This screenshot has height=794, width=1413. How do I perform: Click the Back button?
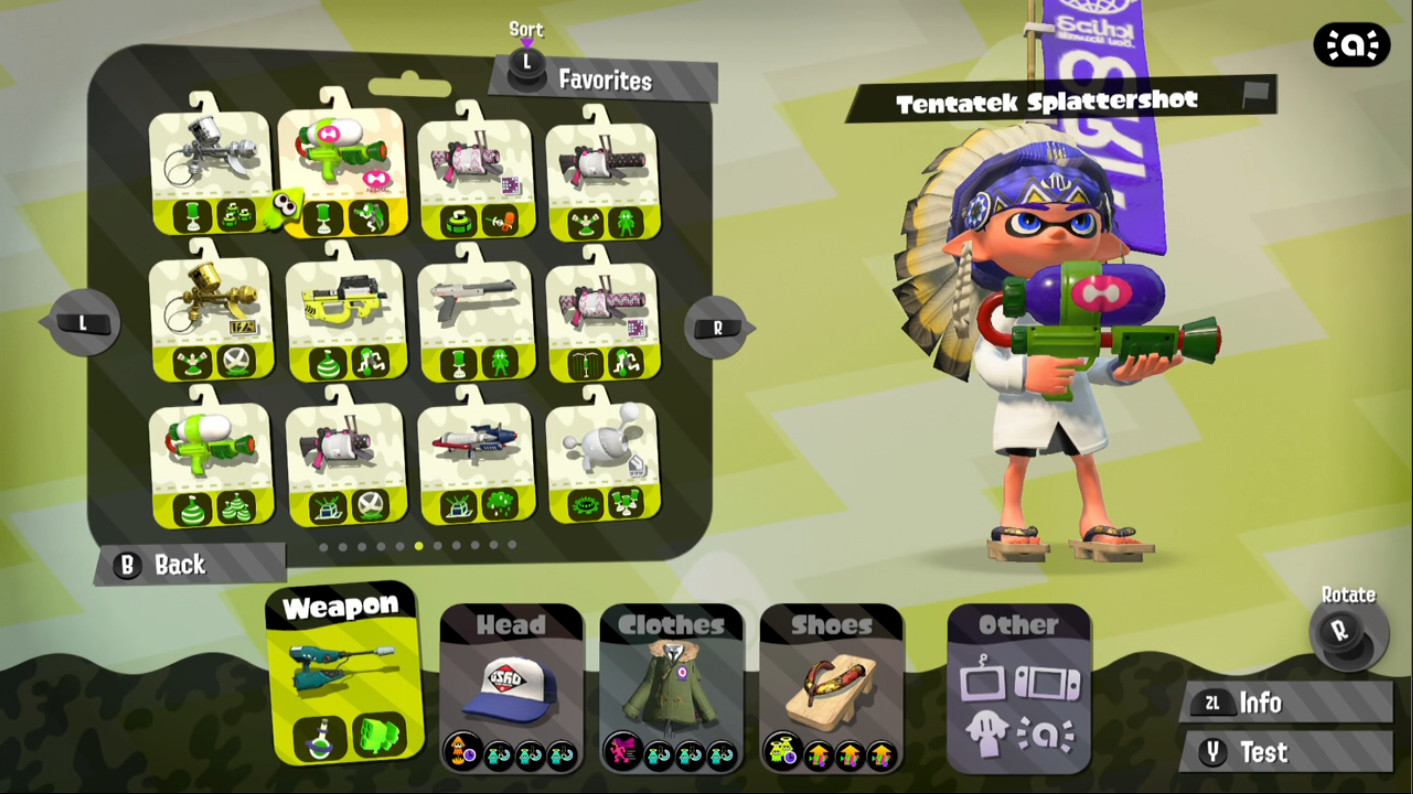click(x=160, y=565)
